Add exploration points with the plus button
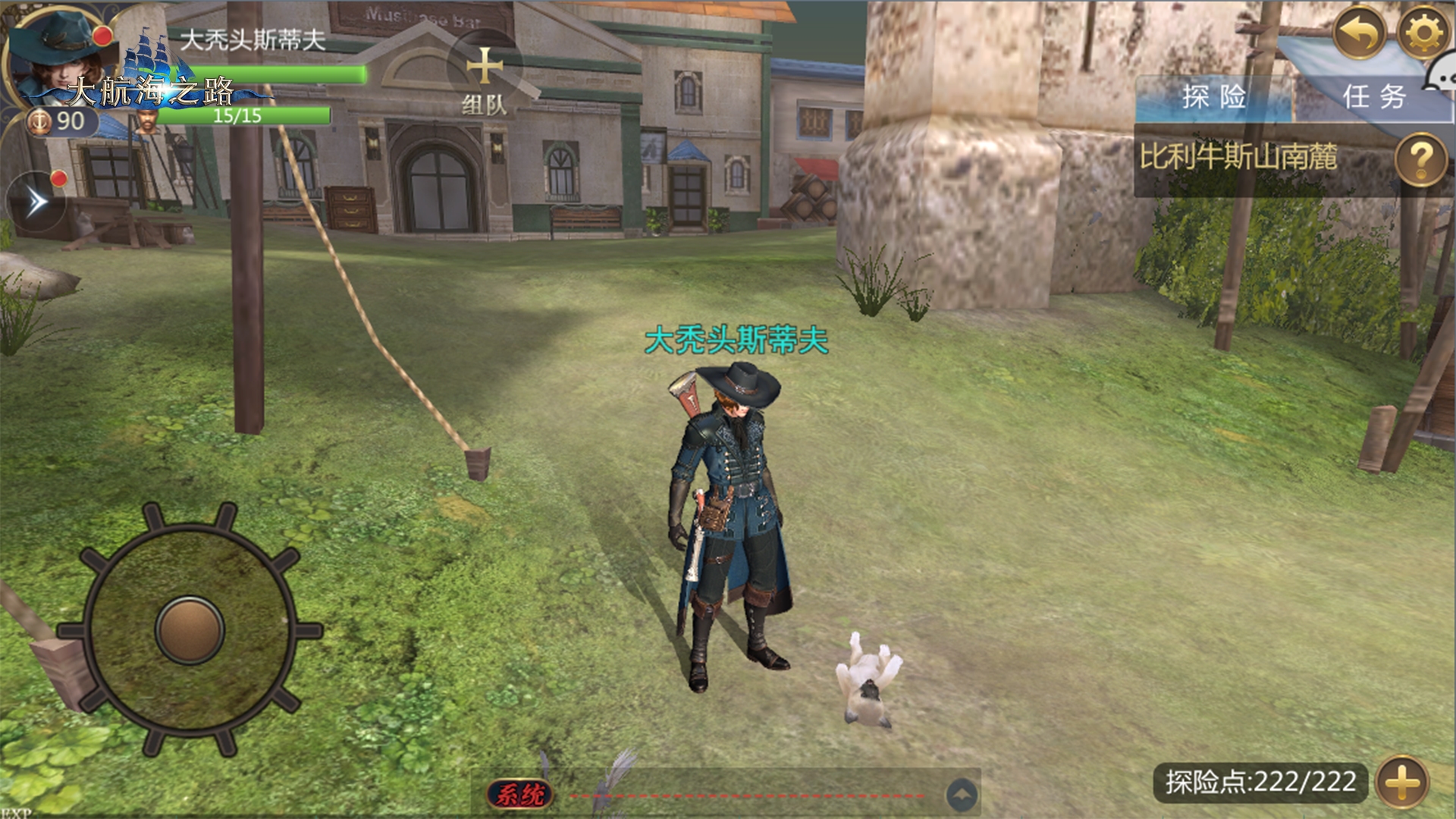This screenshot has height=819, width=1456. pyautogui.click(x=1402, y=782)
